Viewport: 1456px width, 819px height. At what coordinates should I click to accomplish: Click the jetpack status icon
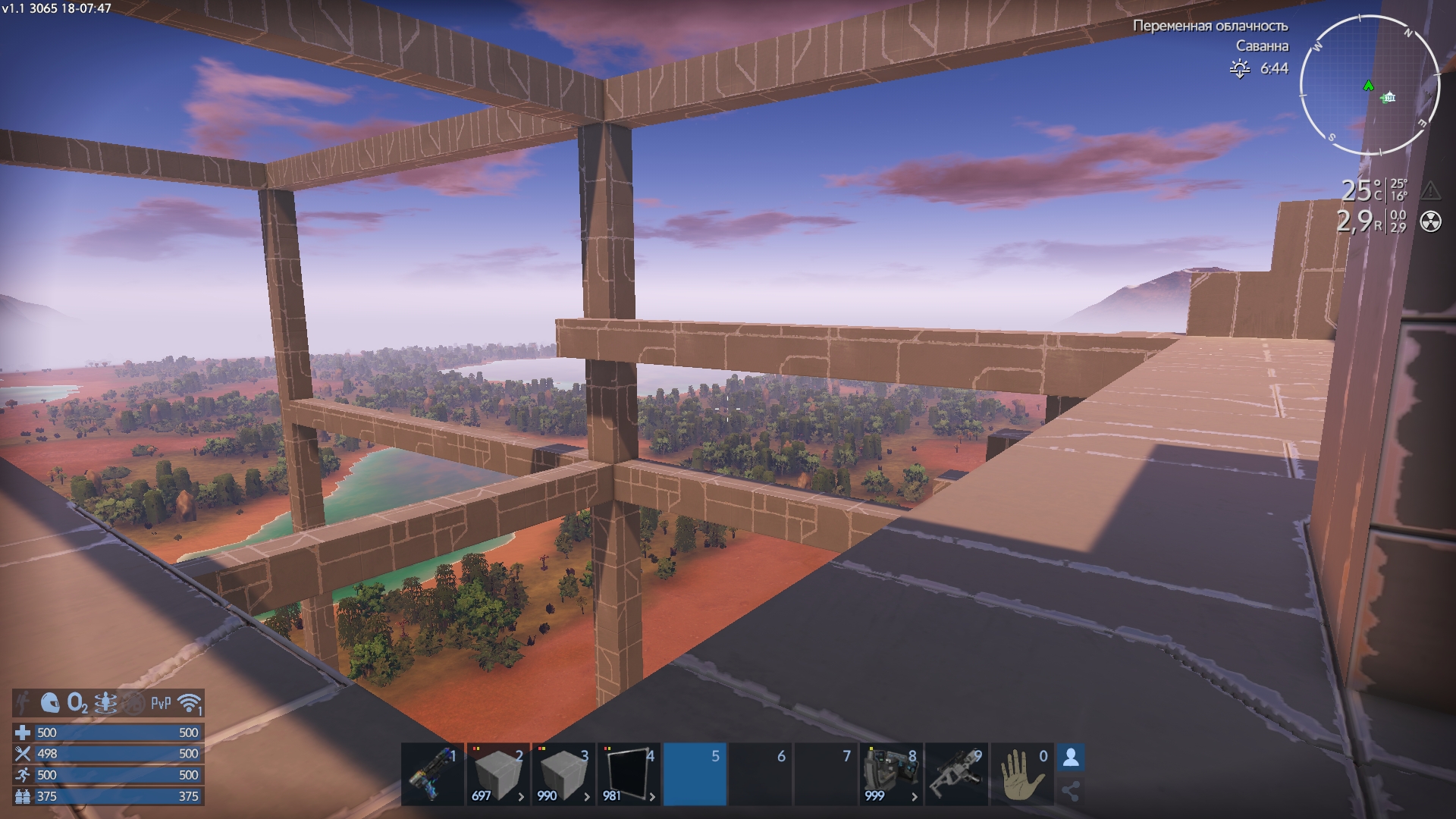coord(105,704)
